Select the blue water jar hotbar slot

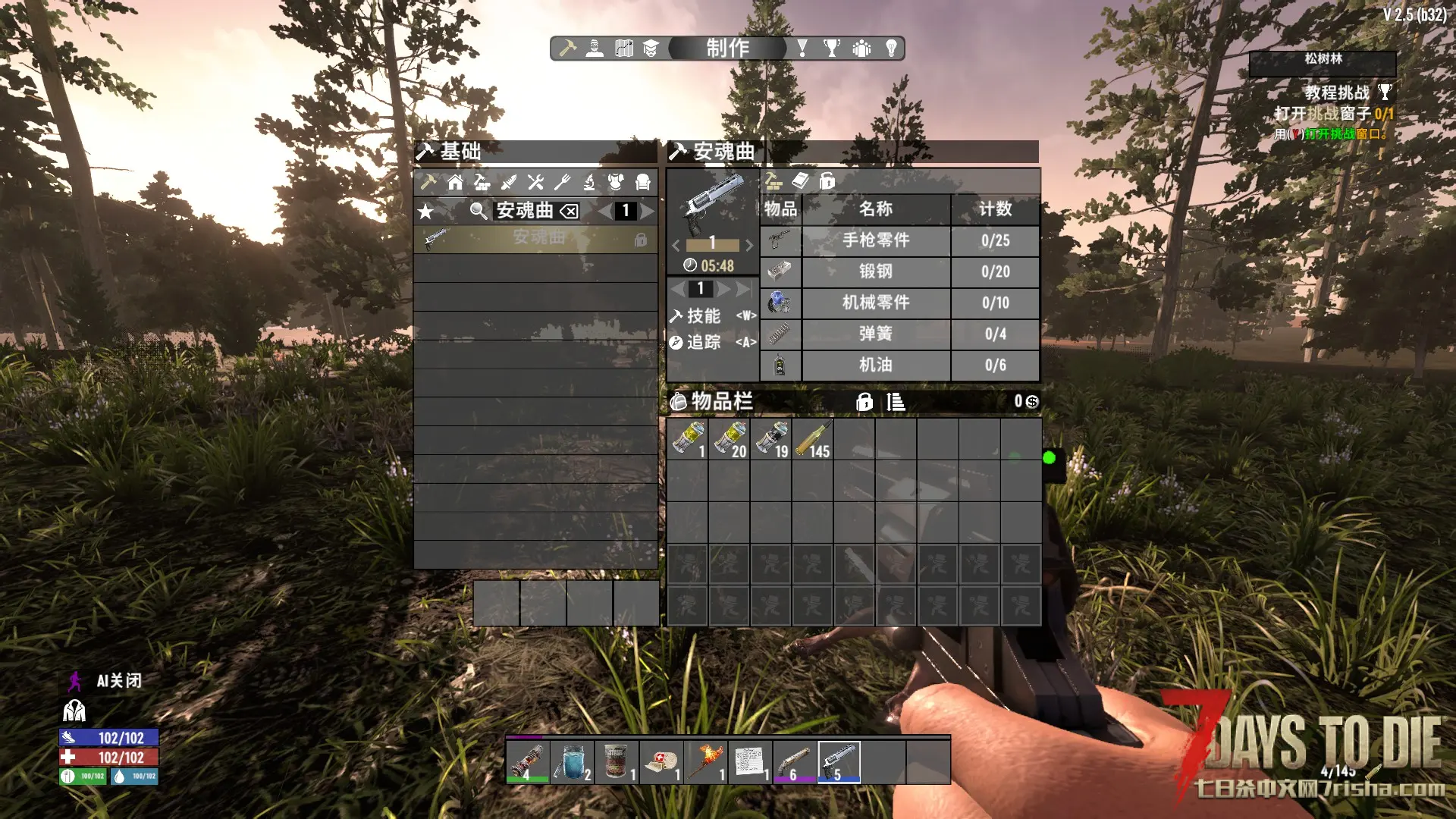tap(573, 761)
